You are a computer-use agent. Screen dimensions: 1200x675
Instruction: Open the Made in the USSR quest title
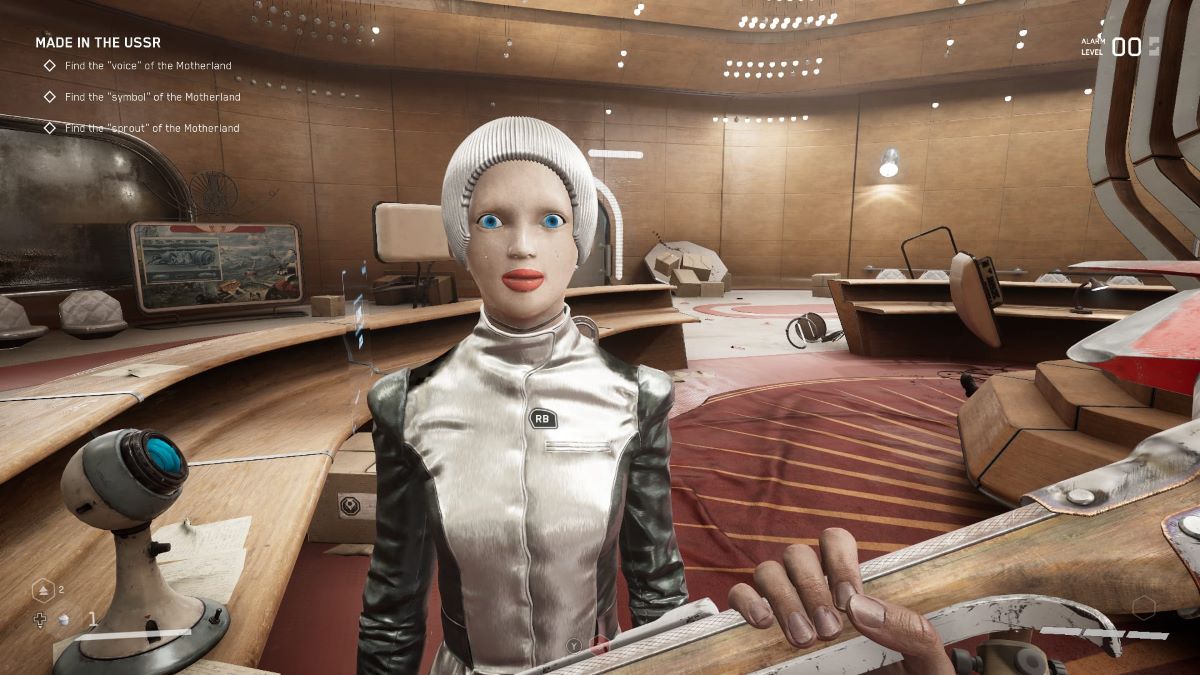pos(98,42)
